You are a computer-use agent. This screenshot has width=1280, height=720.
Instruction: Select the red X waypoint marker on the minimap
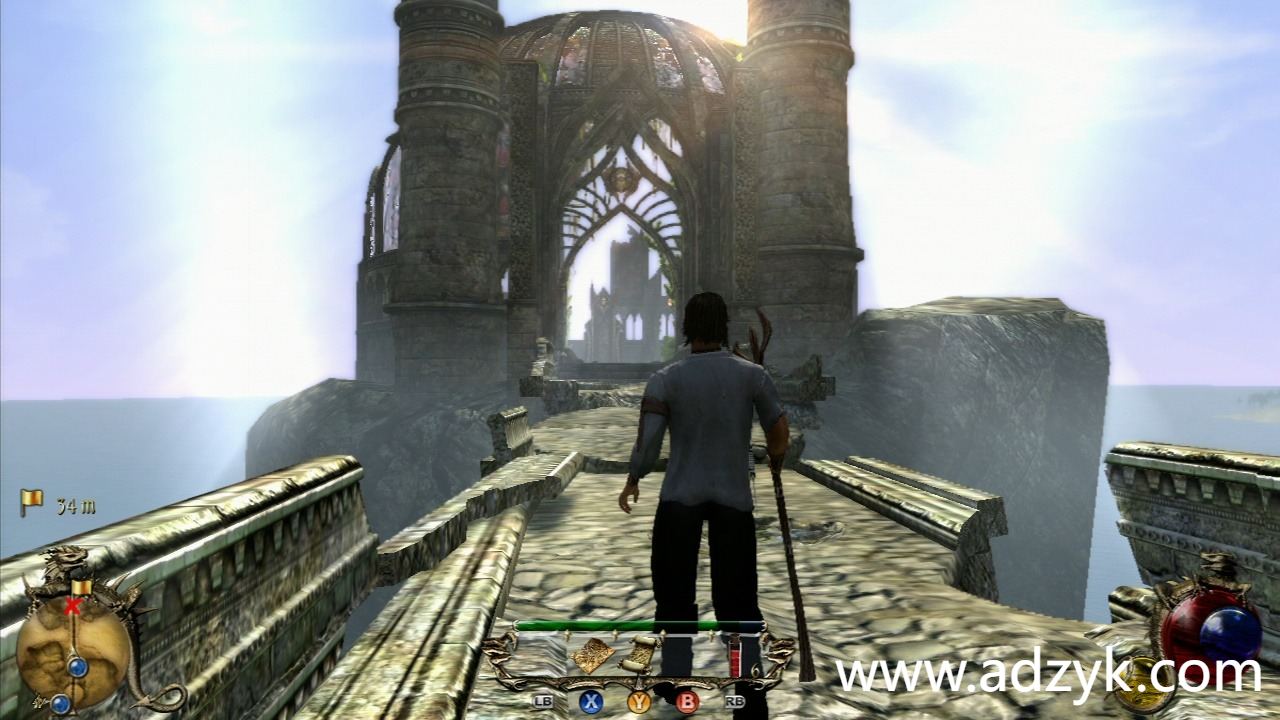click(71, 605)
